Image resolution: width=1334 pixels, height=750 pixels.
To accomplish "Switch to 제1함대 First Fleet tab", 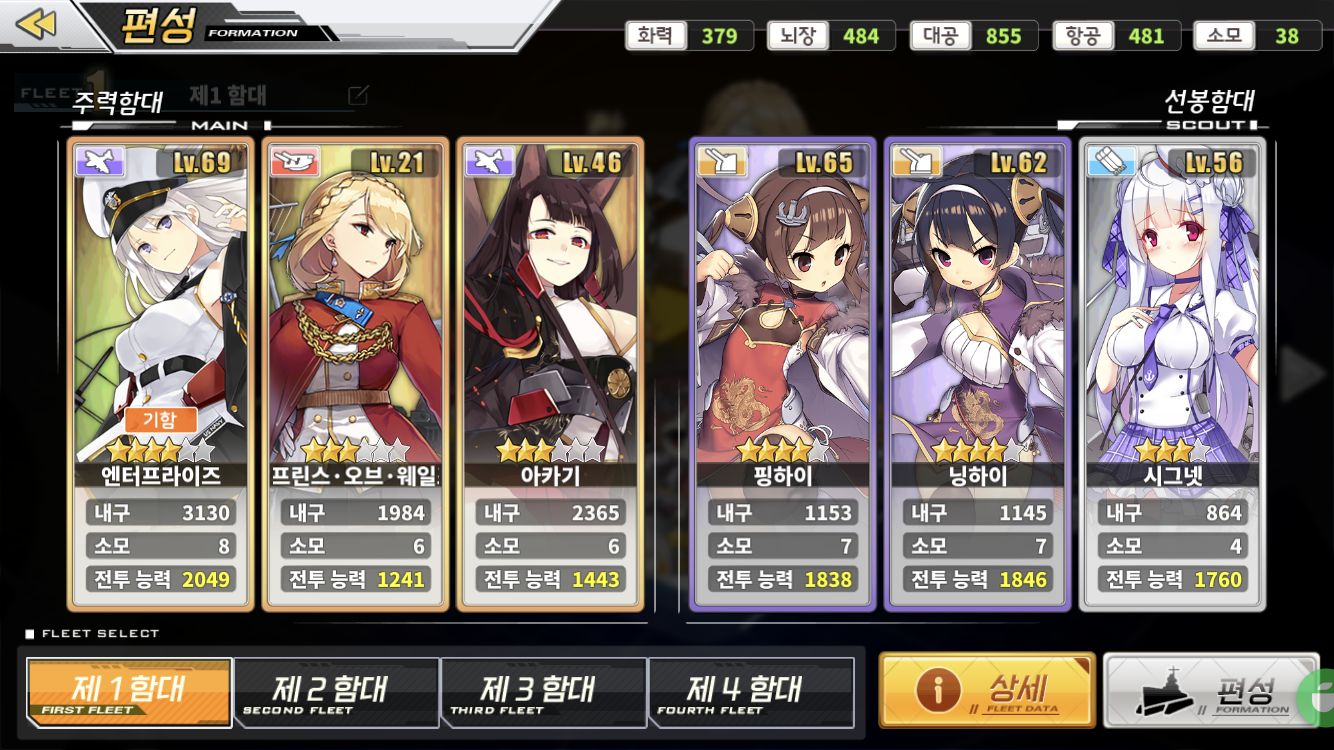I will click(129, 692).
